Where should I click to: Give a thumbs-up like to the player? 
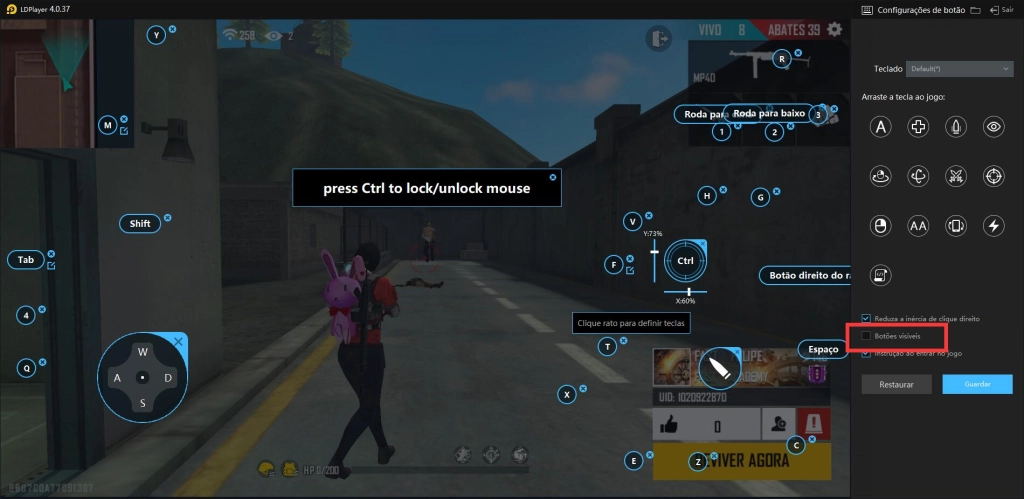[x=667, y=425]
